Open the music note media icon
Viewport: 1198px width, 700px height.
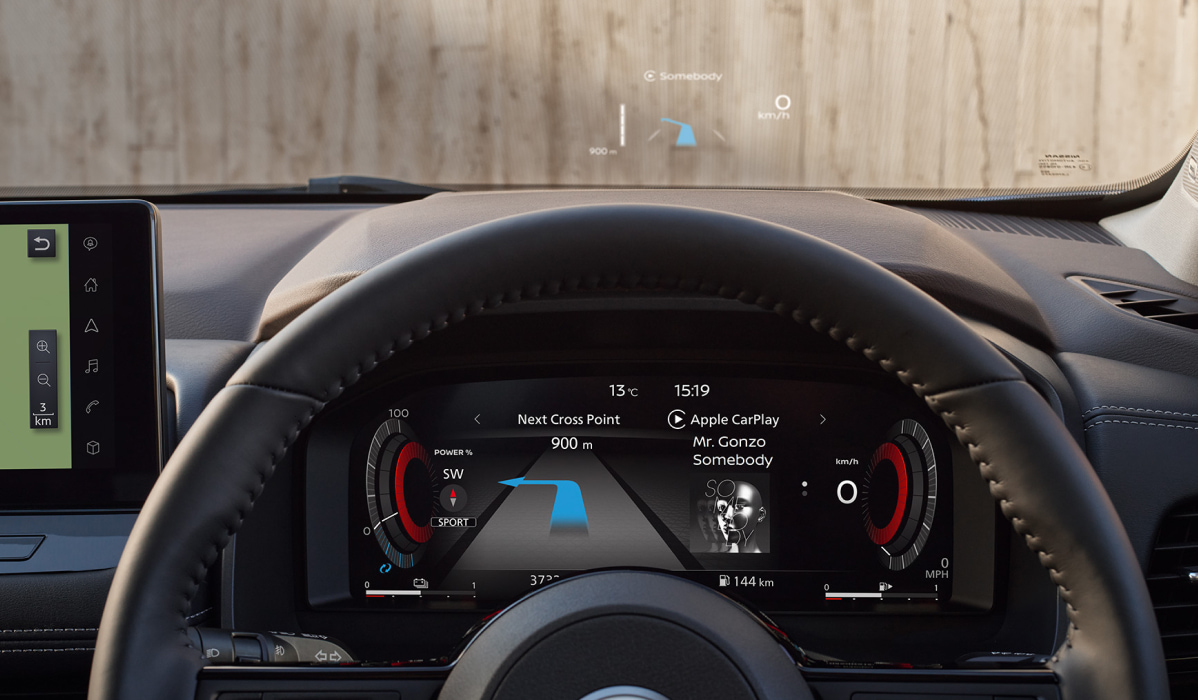[91, 367]
